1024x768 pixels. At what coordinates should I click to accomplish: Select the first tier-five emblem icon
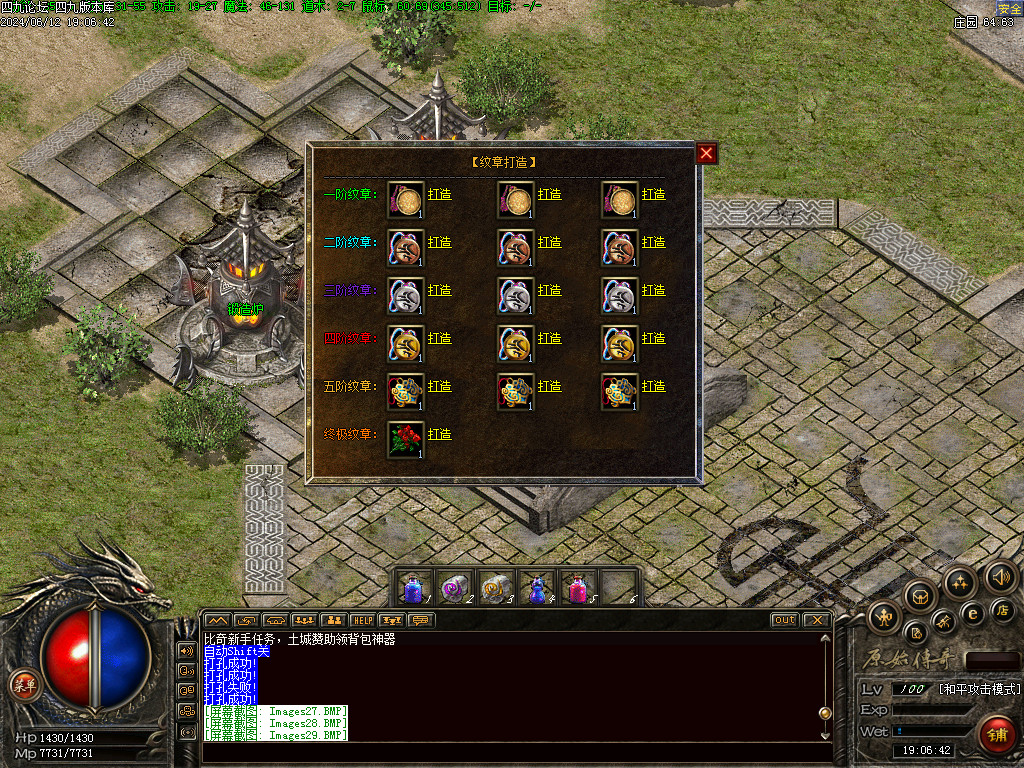pos(405,392)
